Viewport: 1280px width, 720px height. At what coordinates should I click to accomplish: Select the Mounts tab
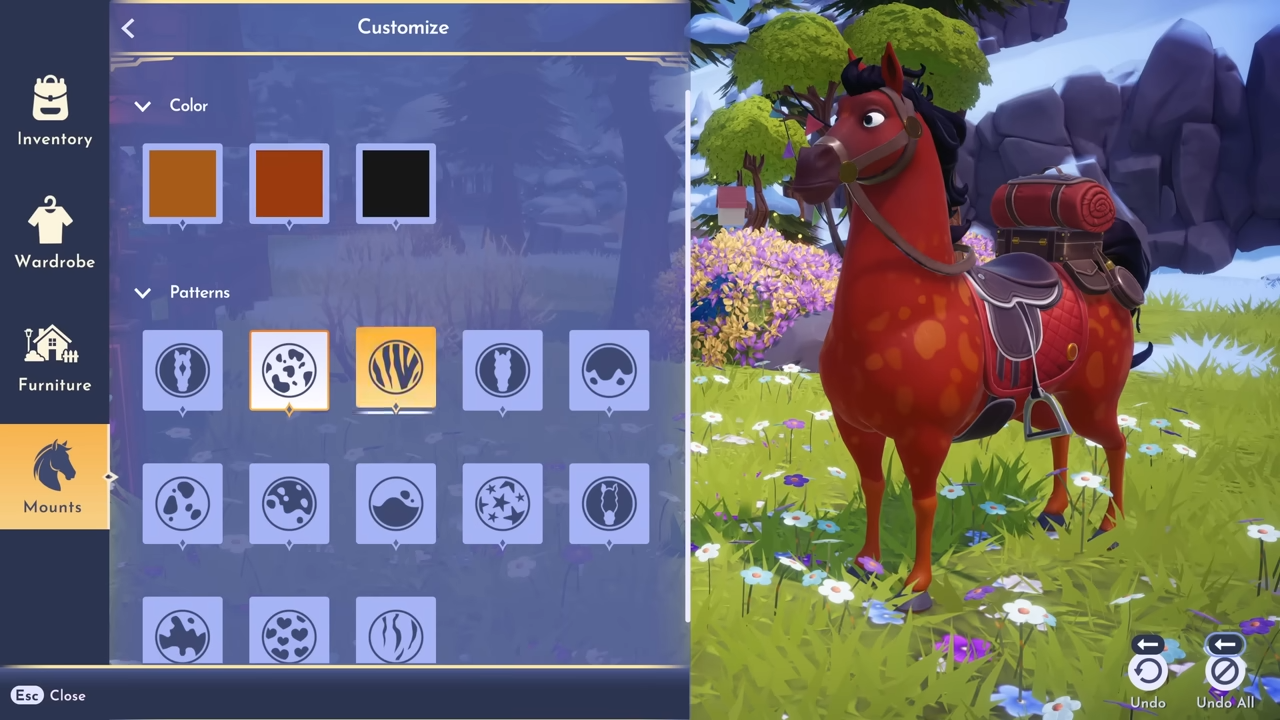(x=54, y=479)
